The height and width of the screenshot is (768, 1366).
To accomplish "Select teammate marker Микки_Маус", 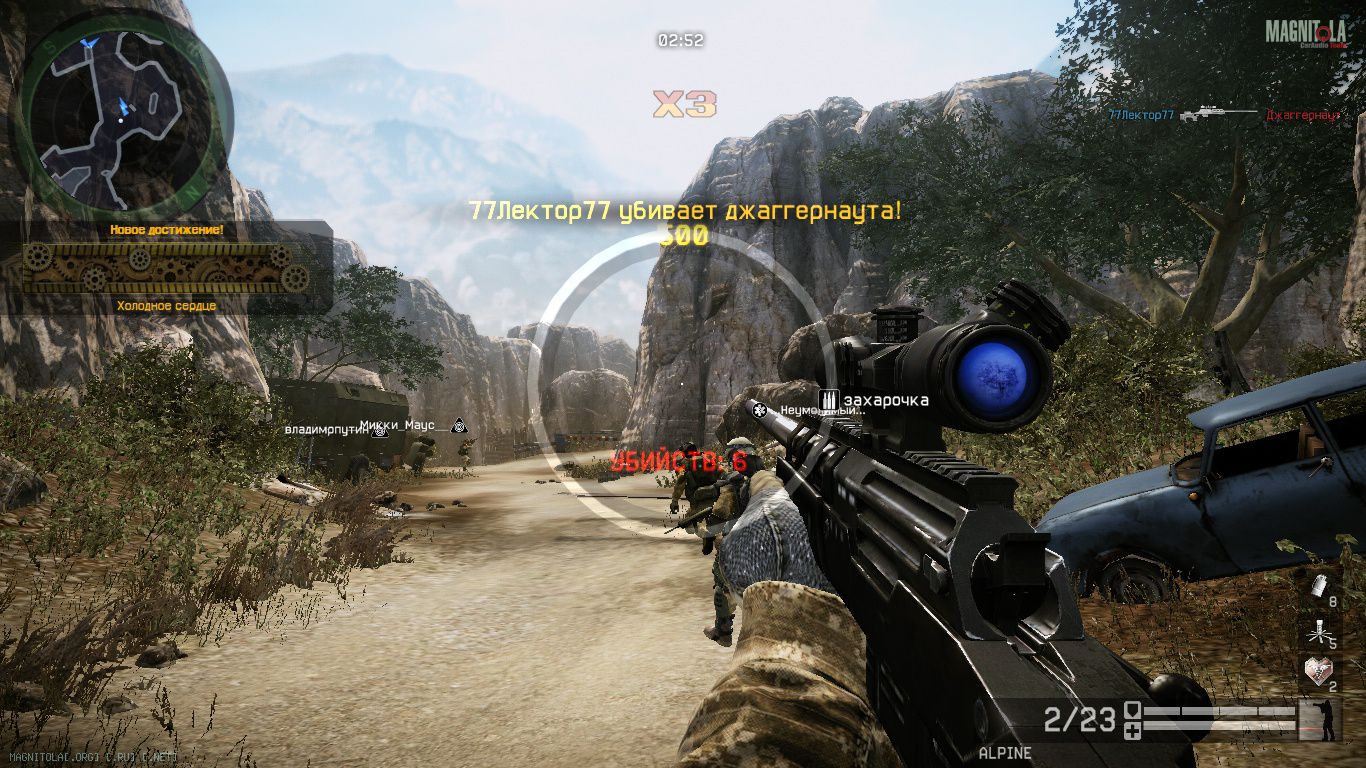I will pyautogui.click(x=398, y=425).
